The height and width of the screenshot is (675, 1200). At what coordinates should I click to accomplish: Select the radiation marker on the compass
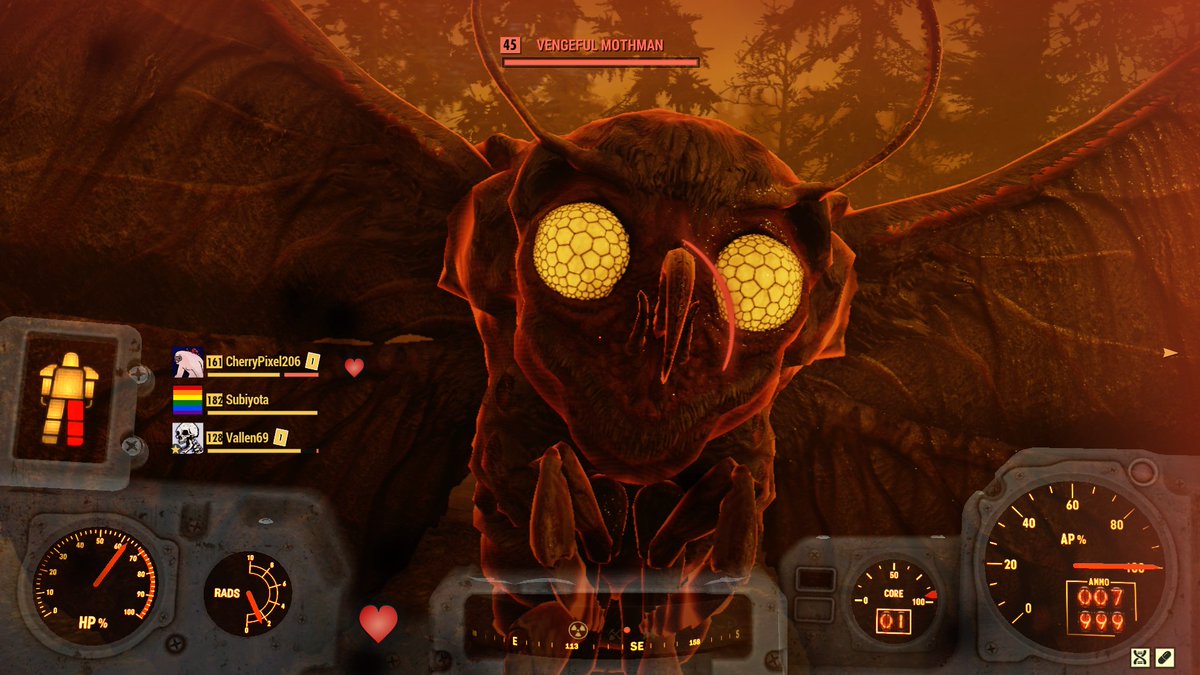(x=575, y=632)
